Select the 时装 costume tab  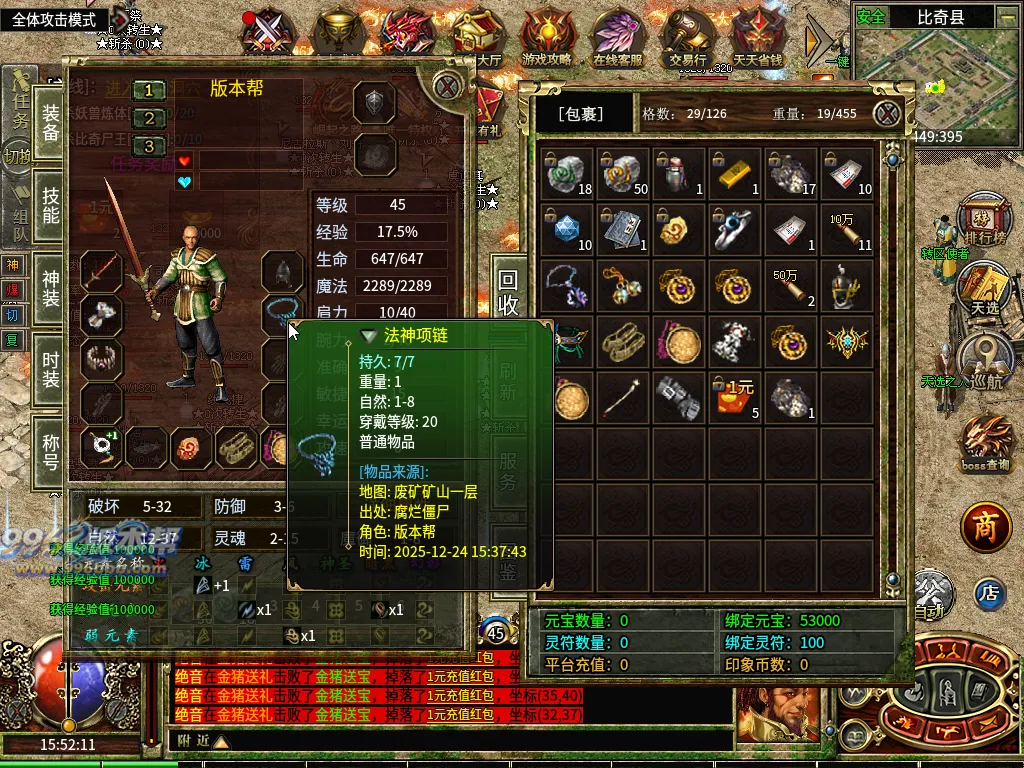pos(50,362)
